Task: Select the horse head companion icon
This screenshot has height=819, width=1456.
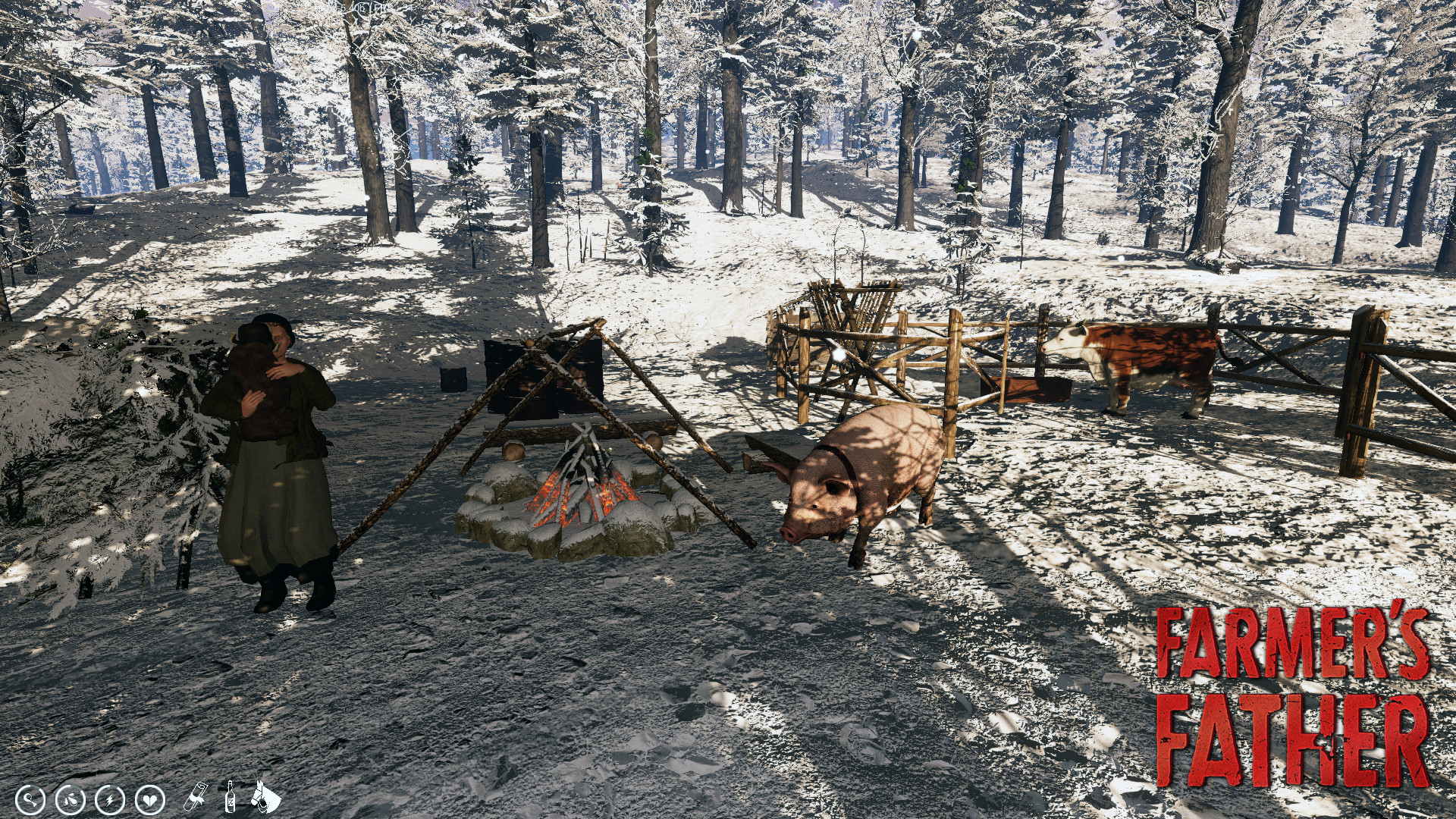Action: 263,799
